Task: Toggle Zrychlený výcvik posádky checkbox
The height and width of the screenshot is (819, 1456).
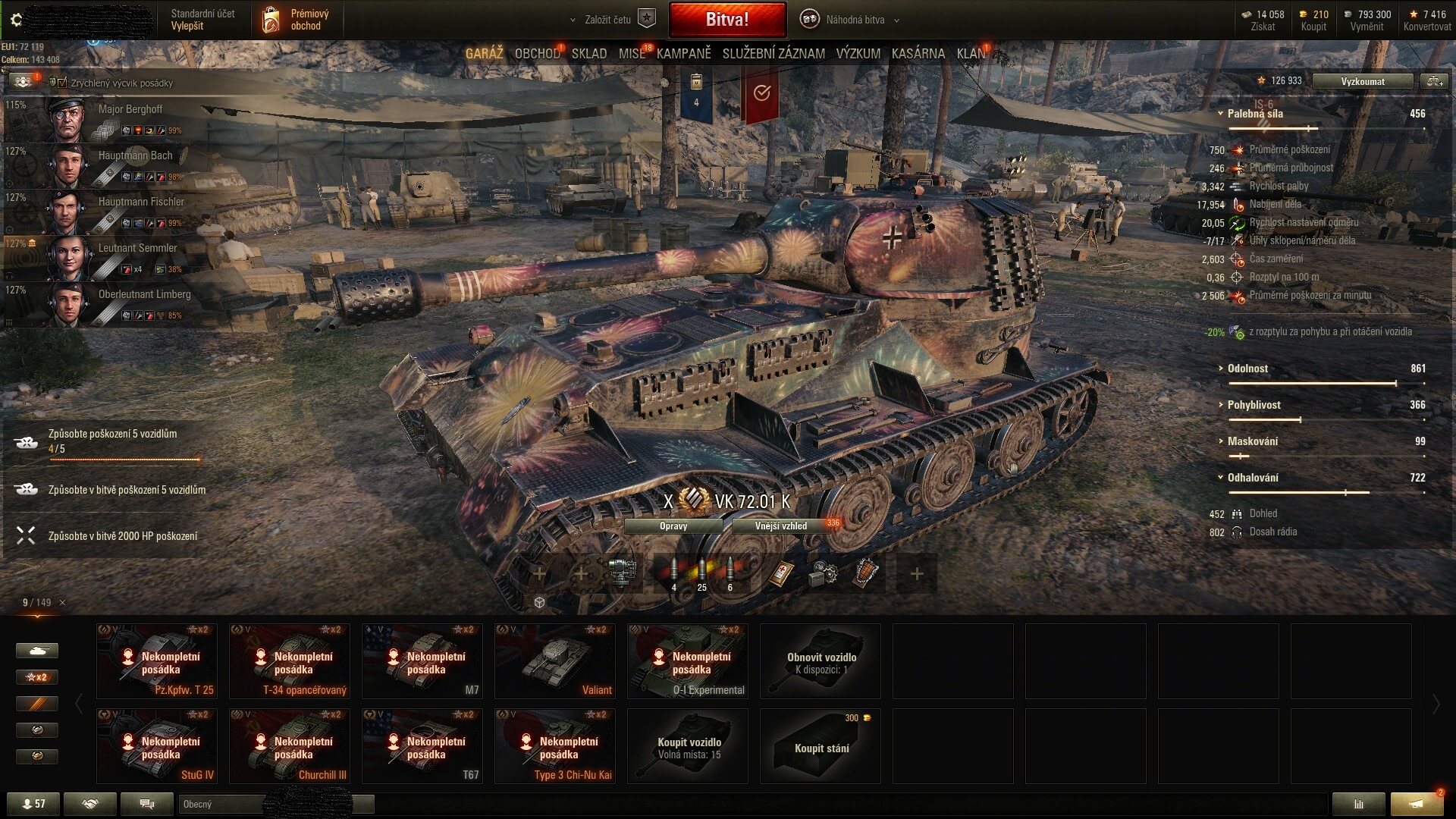Action: (63, 83)
